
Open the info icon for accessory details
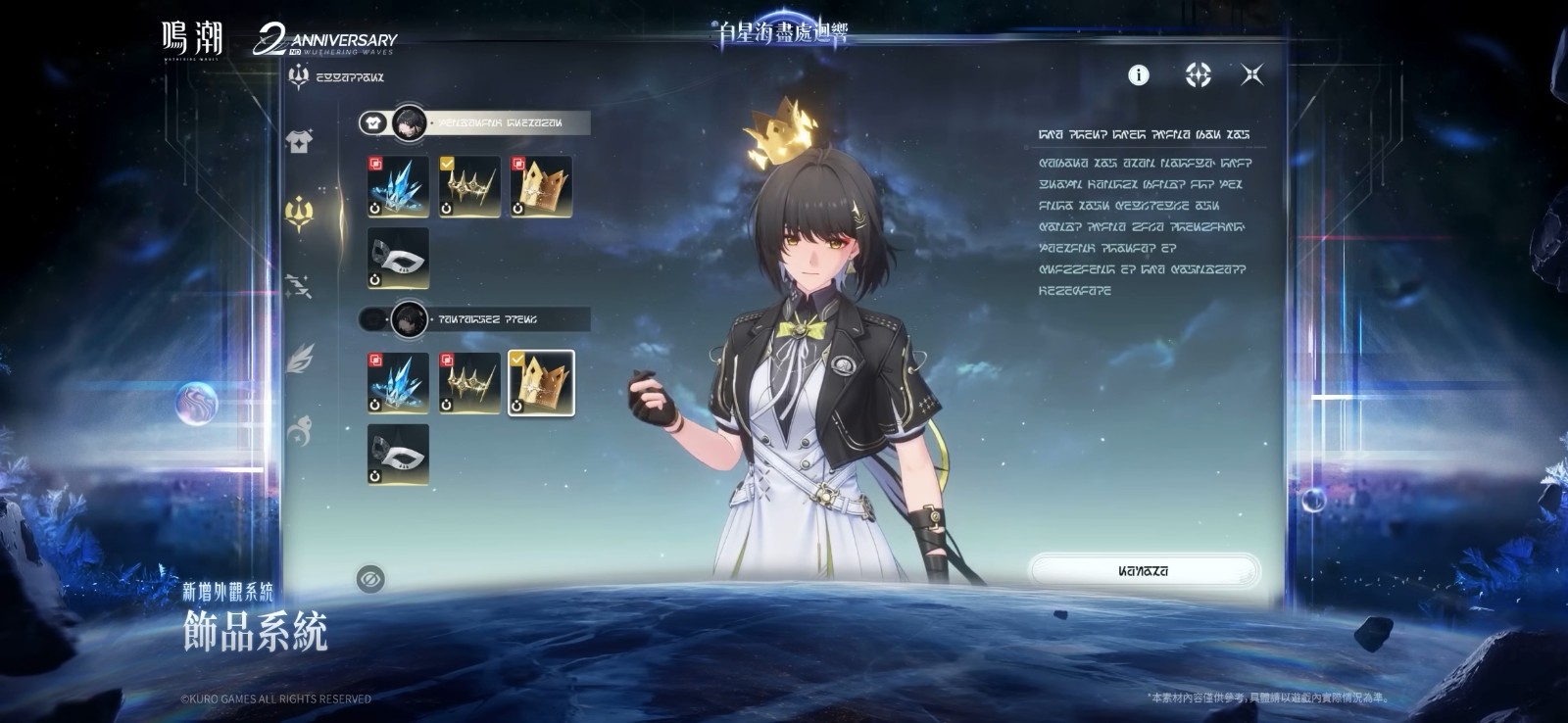tap(1138, 74)
